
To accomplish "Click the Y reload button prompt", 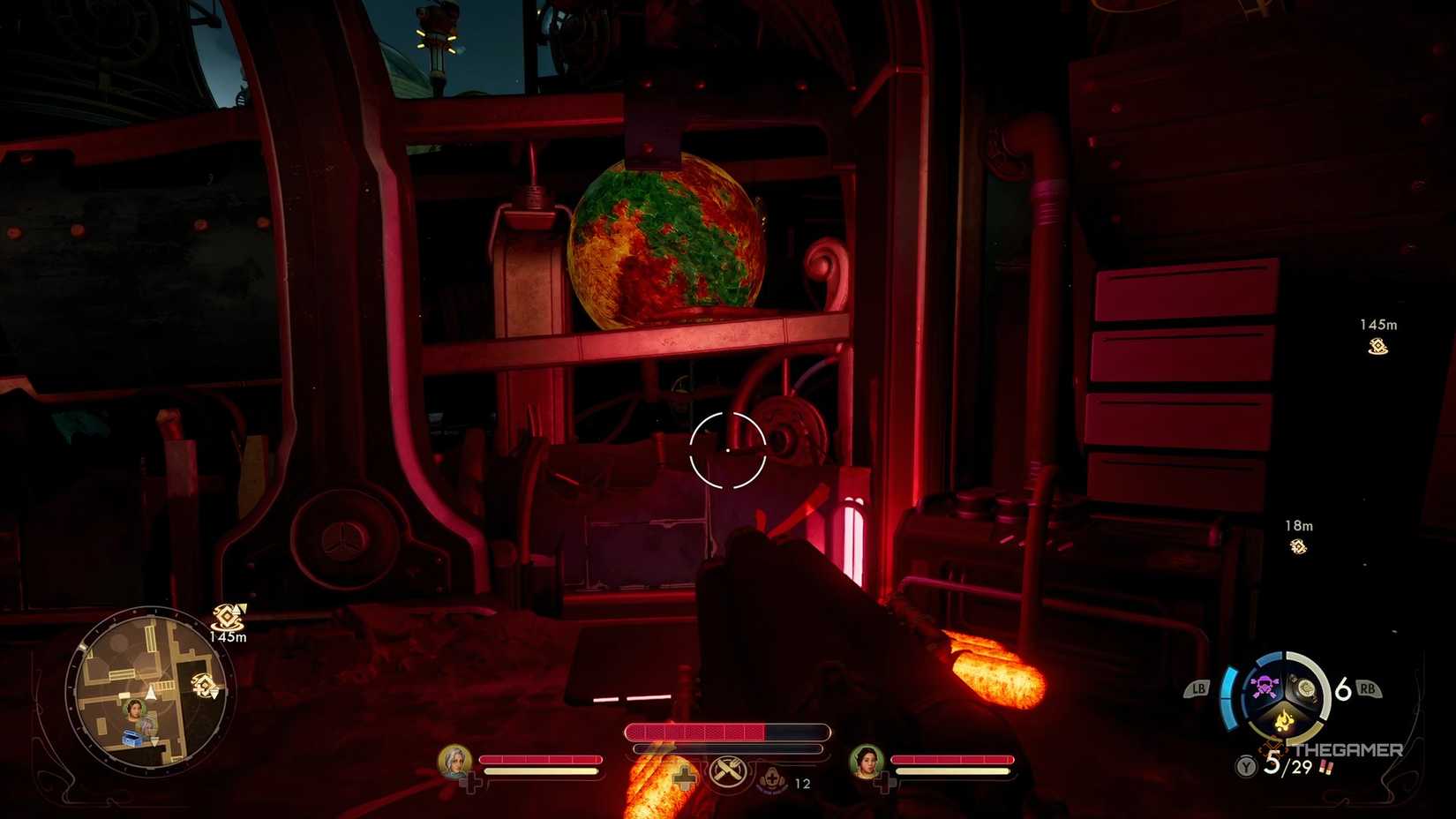I will (x=1245, y=766).
